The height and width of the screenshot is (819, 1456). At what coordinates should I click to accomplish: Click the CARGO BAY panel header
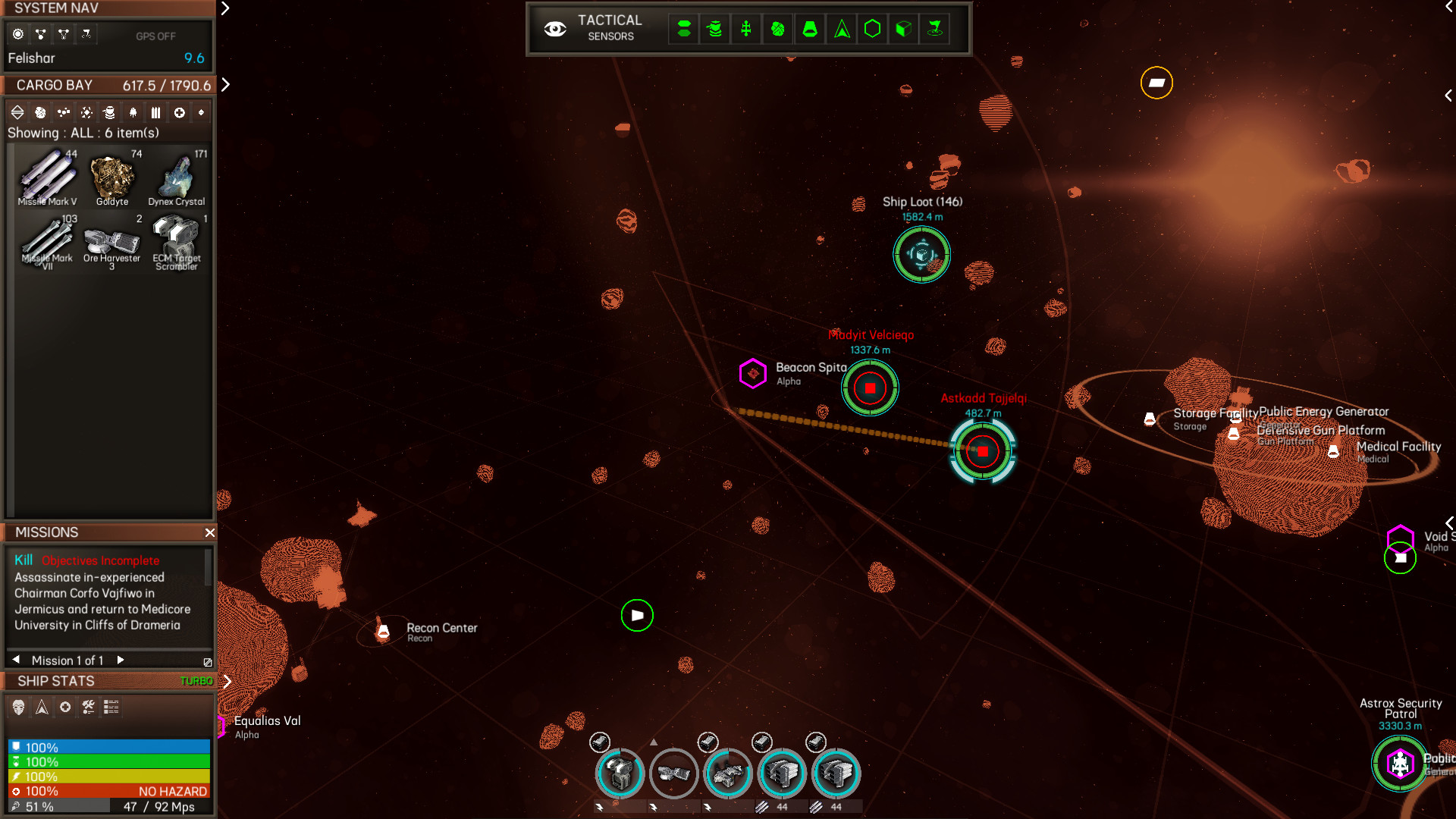tap(54, 85)
